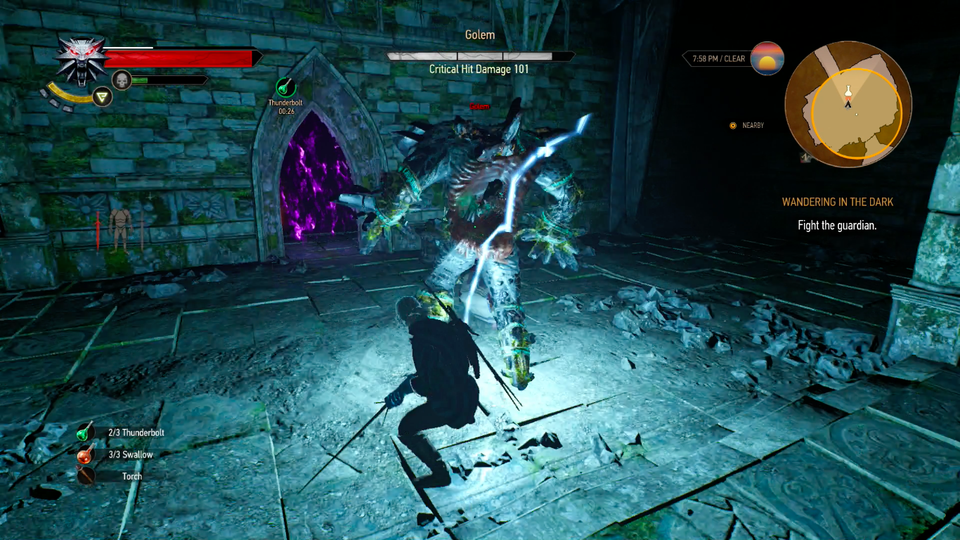Open the circular minimap

pos(847,103)
